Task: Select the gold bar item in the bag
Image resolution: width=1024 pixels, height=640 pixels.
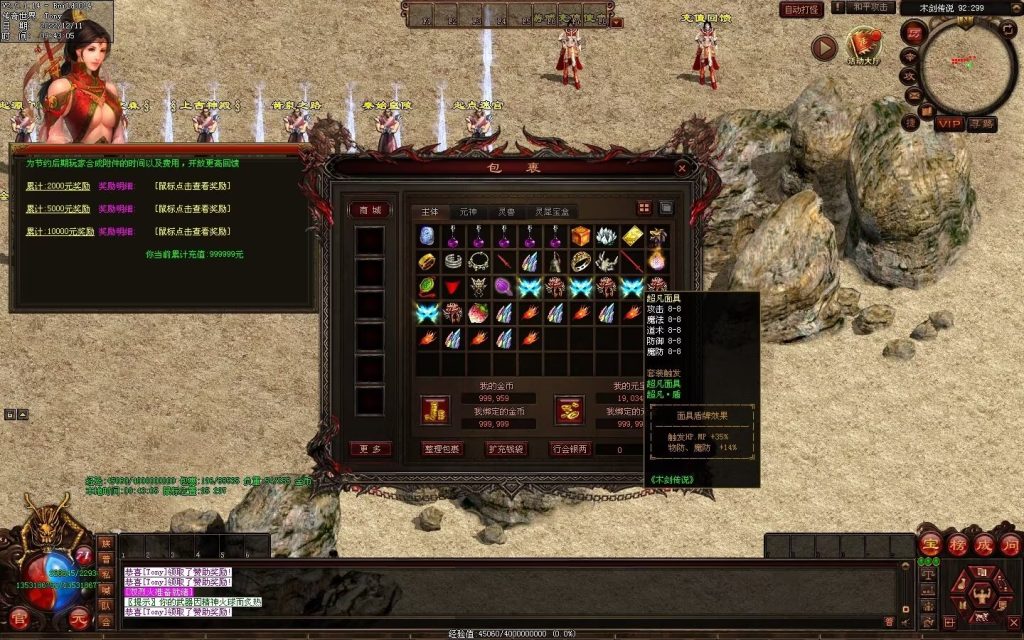Action: 633,236
